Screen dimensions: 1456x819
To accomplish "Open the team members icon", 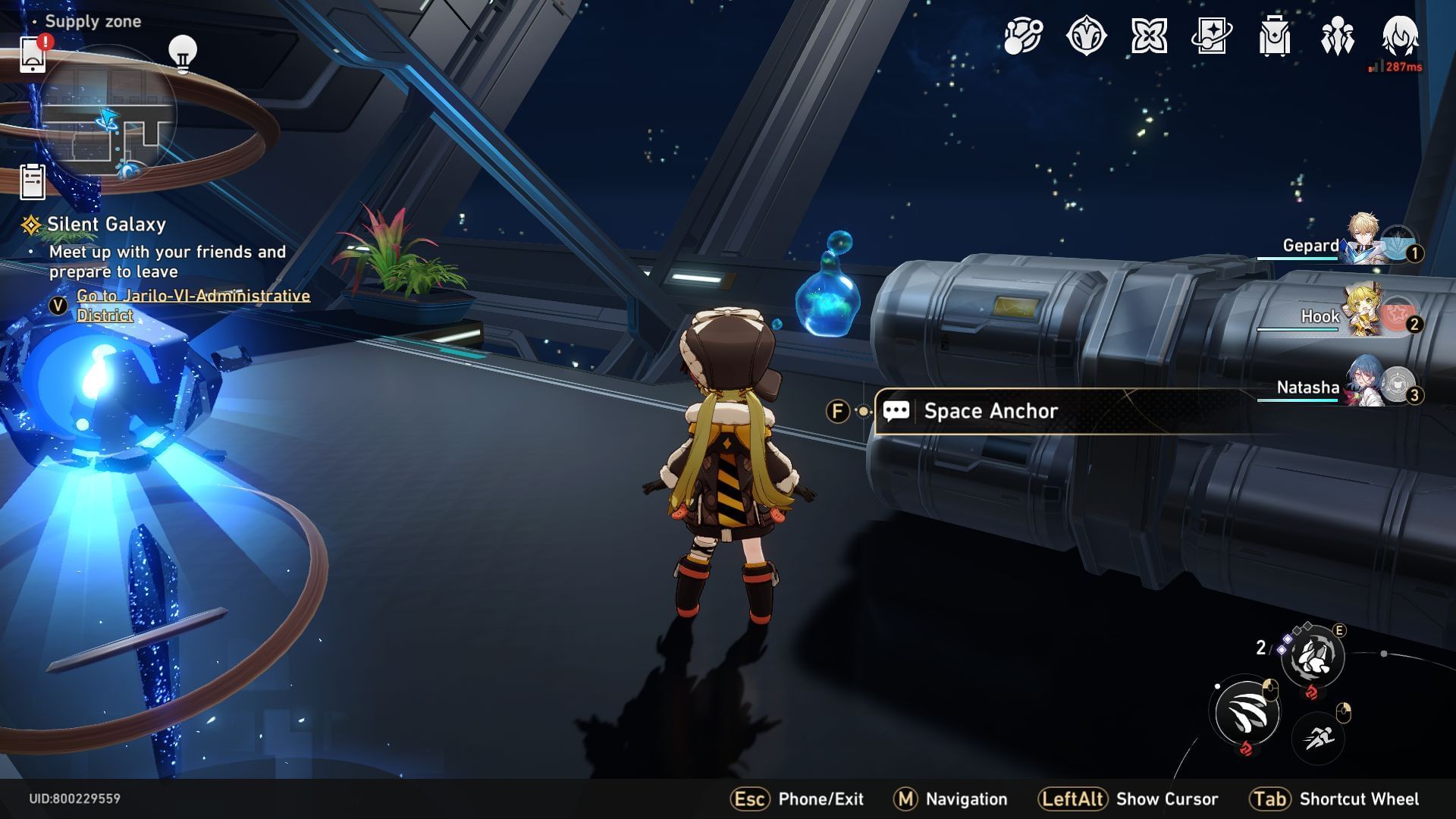I will coord(1337,36).
